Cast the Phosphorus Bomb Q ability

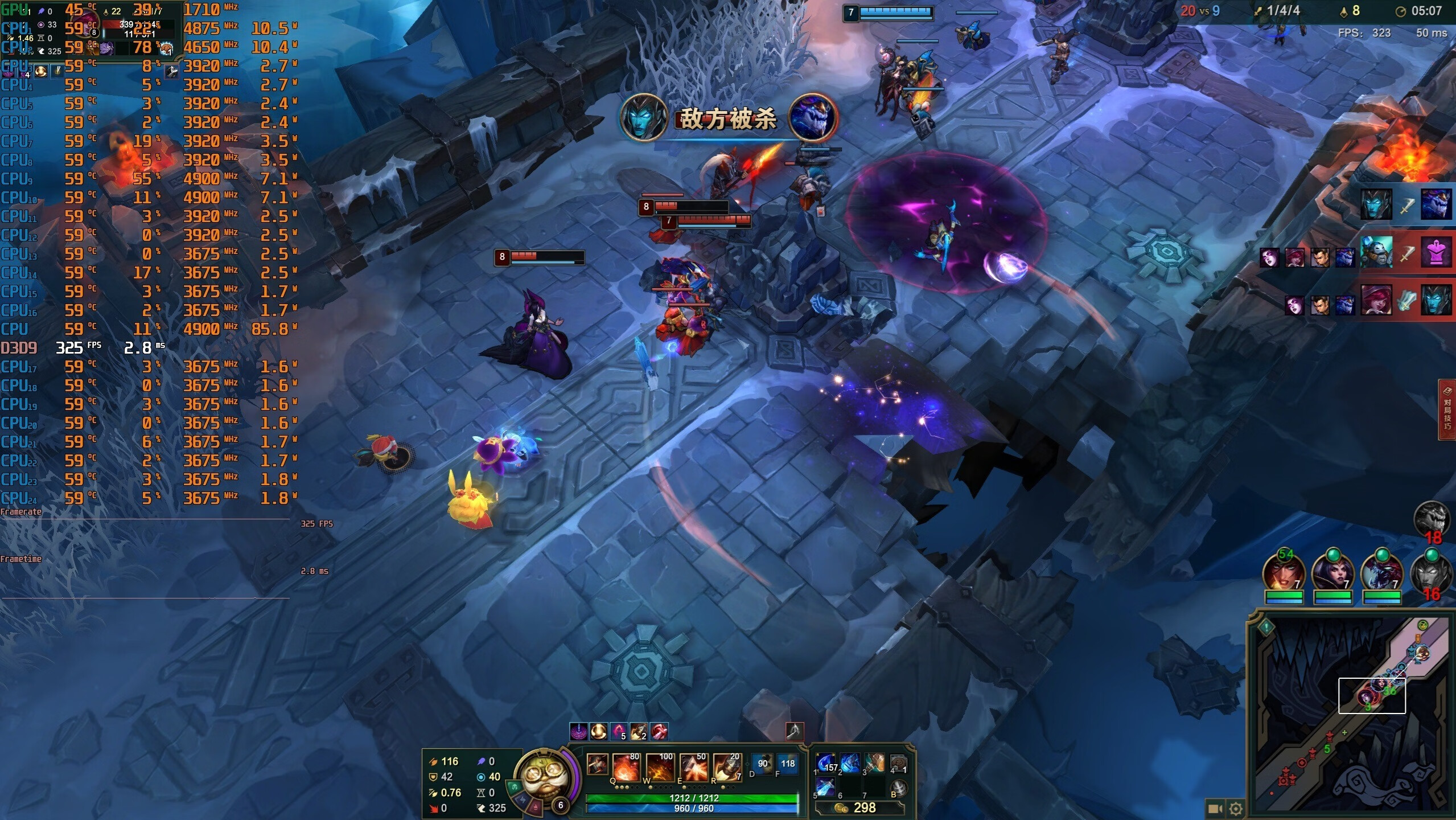pos(627,767)
